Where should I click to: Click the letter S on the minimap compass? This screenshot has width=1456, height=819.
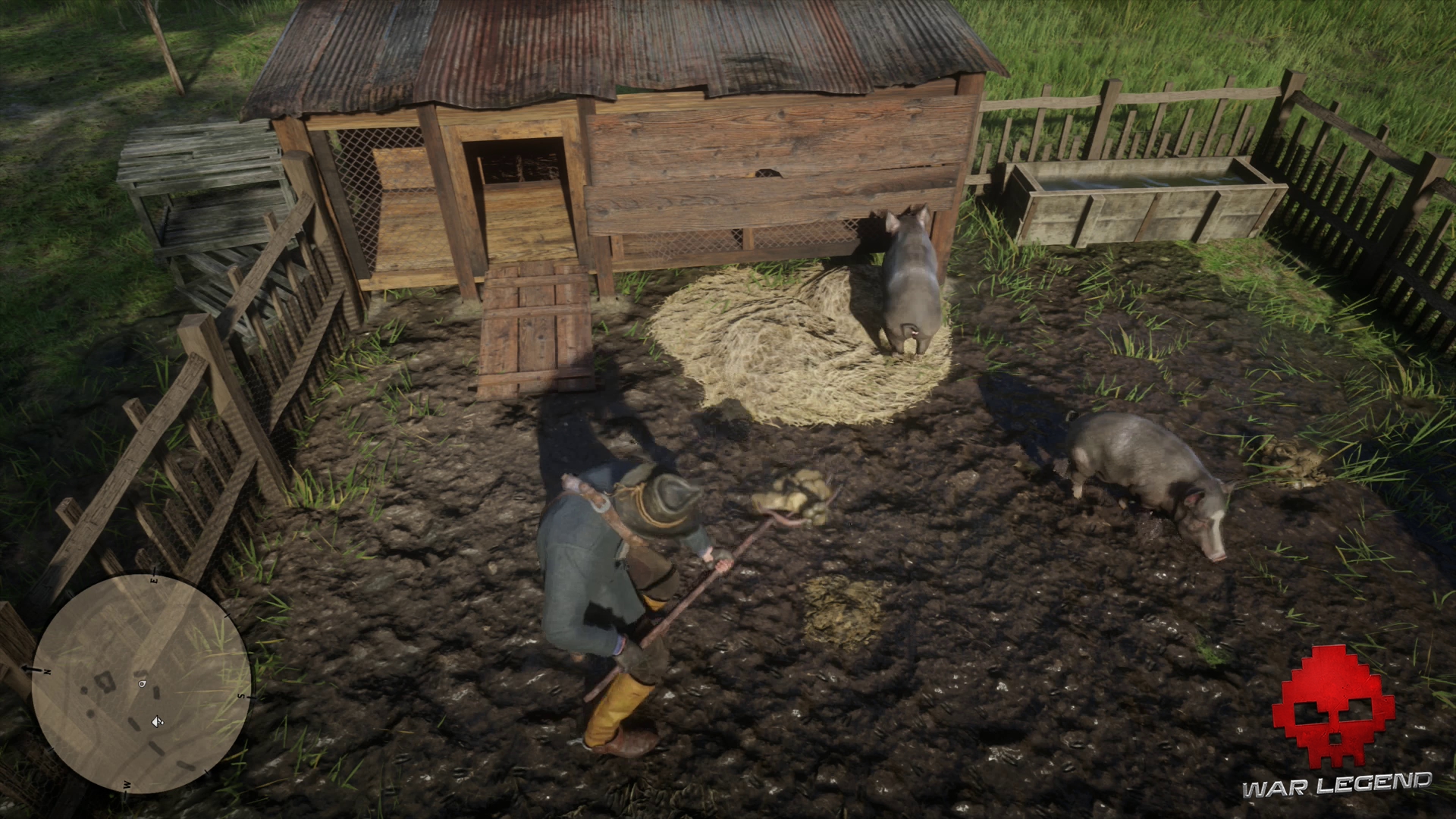(x=241, y=696)
